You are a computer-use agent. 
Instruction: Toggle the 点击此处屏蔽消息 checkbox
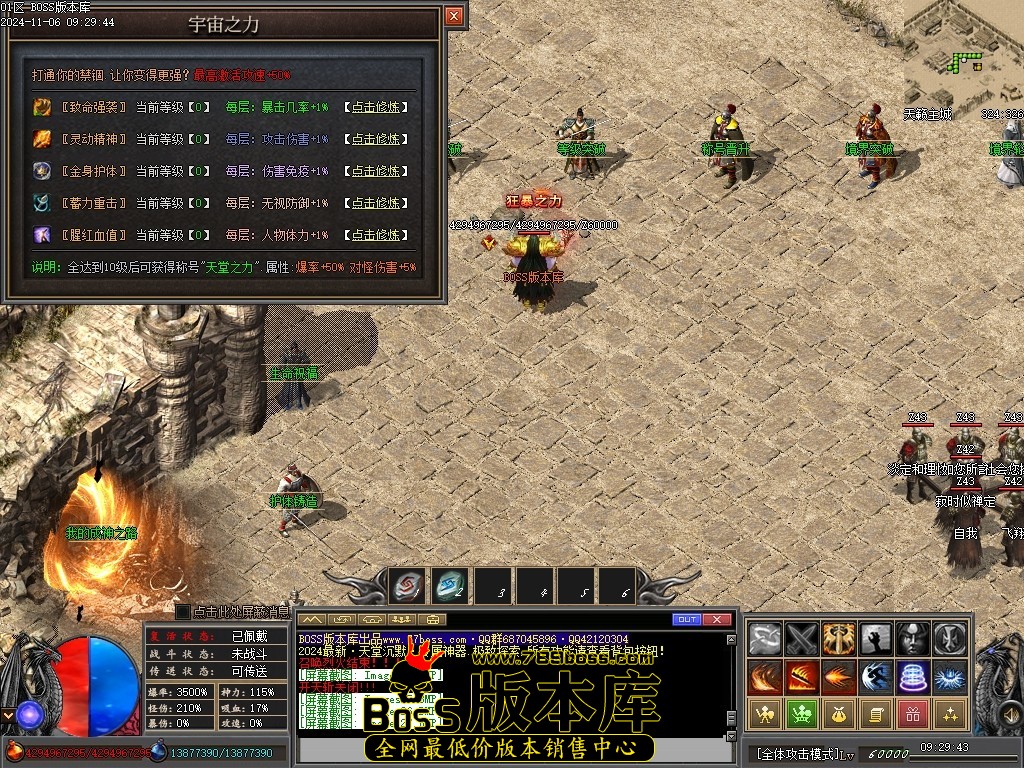183,611
